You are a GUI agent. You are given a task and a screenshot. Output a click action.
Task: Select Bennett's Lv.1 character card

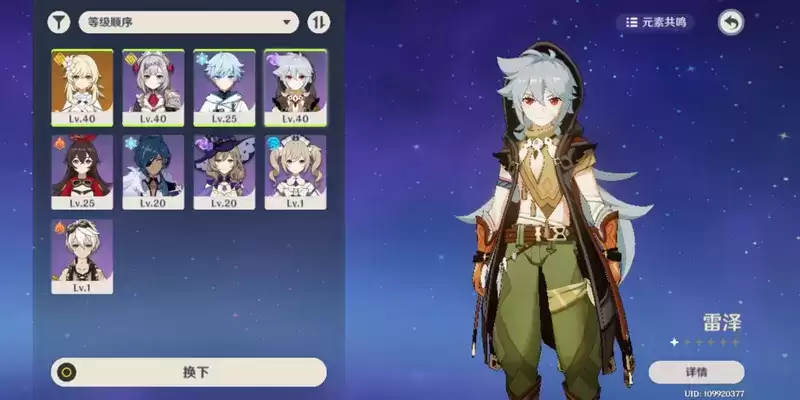tap(82, 256)
